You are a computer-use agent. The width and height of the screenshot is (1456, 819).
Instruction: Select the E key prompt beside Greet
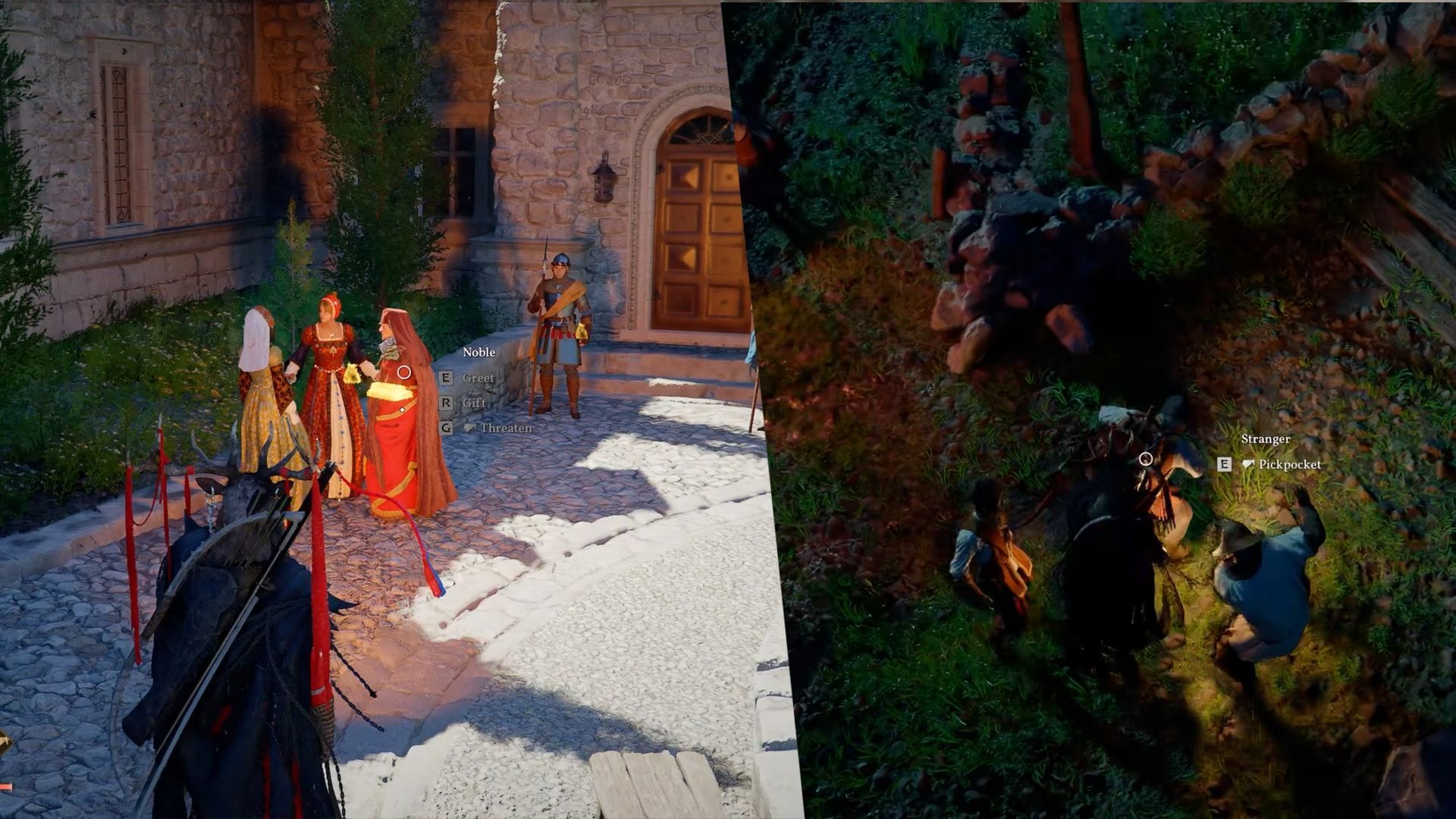445,378
